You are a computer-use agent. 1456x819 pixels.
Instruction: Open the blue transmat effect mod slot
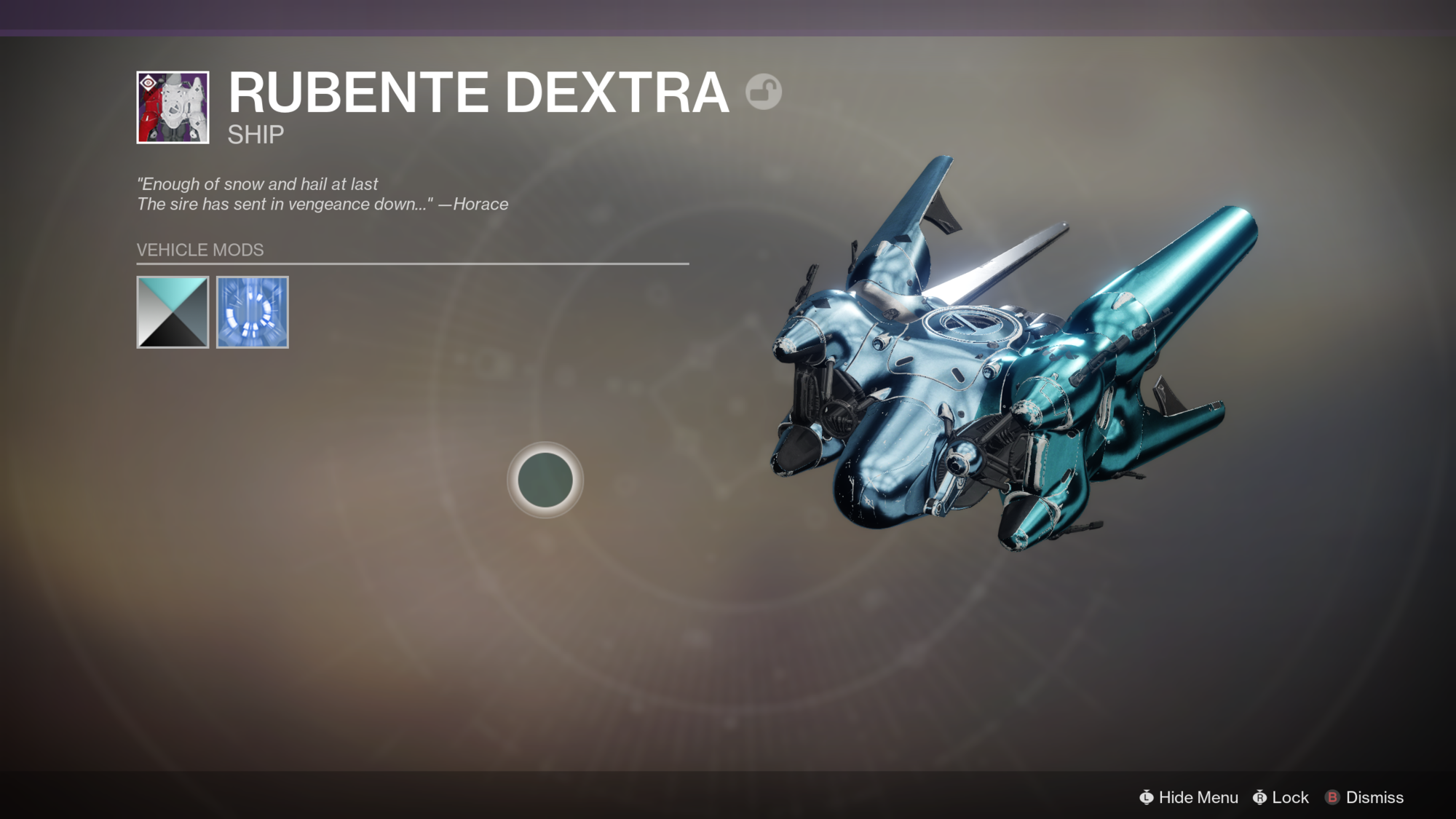(253, 312)
